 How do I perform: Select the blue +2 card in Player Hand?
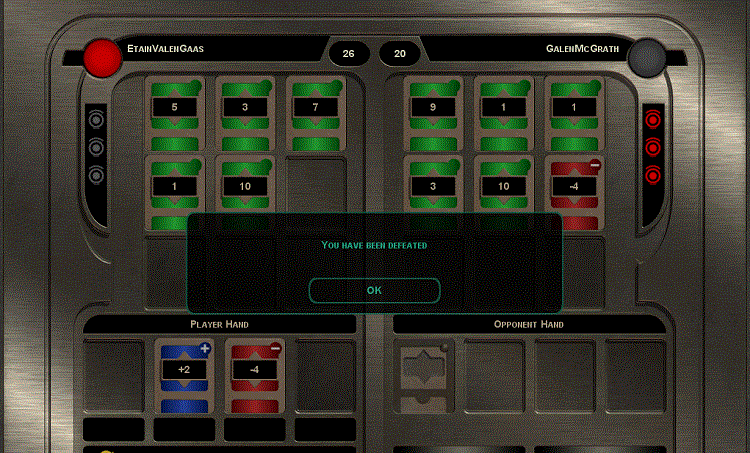[x=184, y=374]
